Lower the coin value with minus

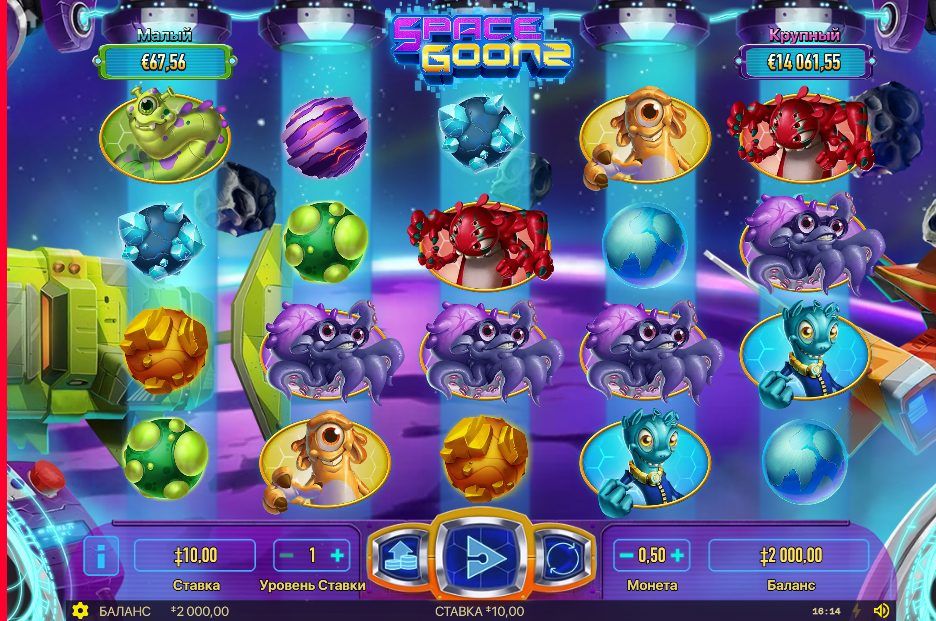626,555
